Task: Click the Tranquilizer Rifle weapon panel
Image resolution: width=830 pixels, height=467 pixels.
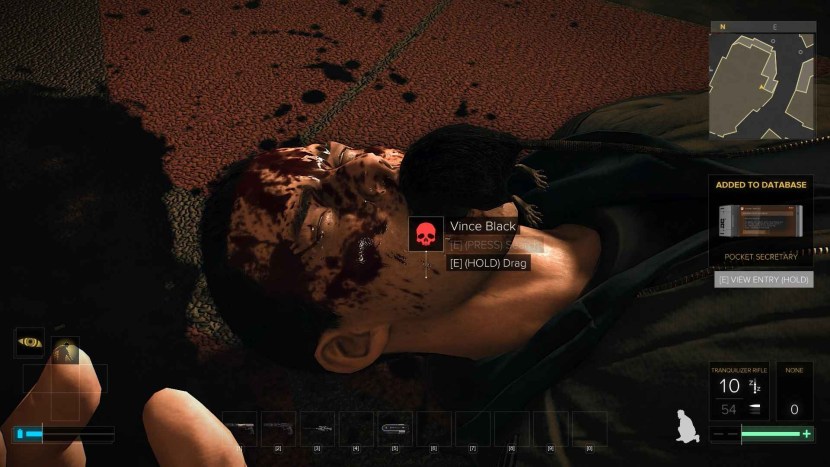Action: [x=739, y=390]
